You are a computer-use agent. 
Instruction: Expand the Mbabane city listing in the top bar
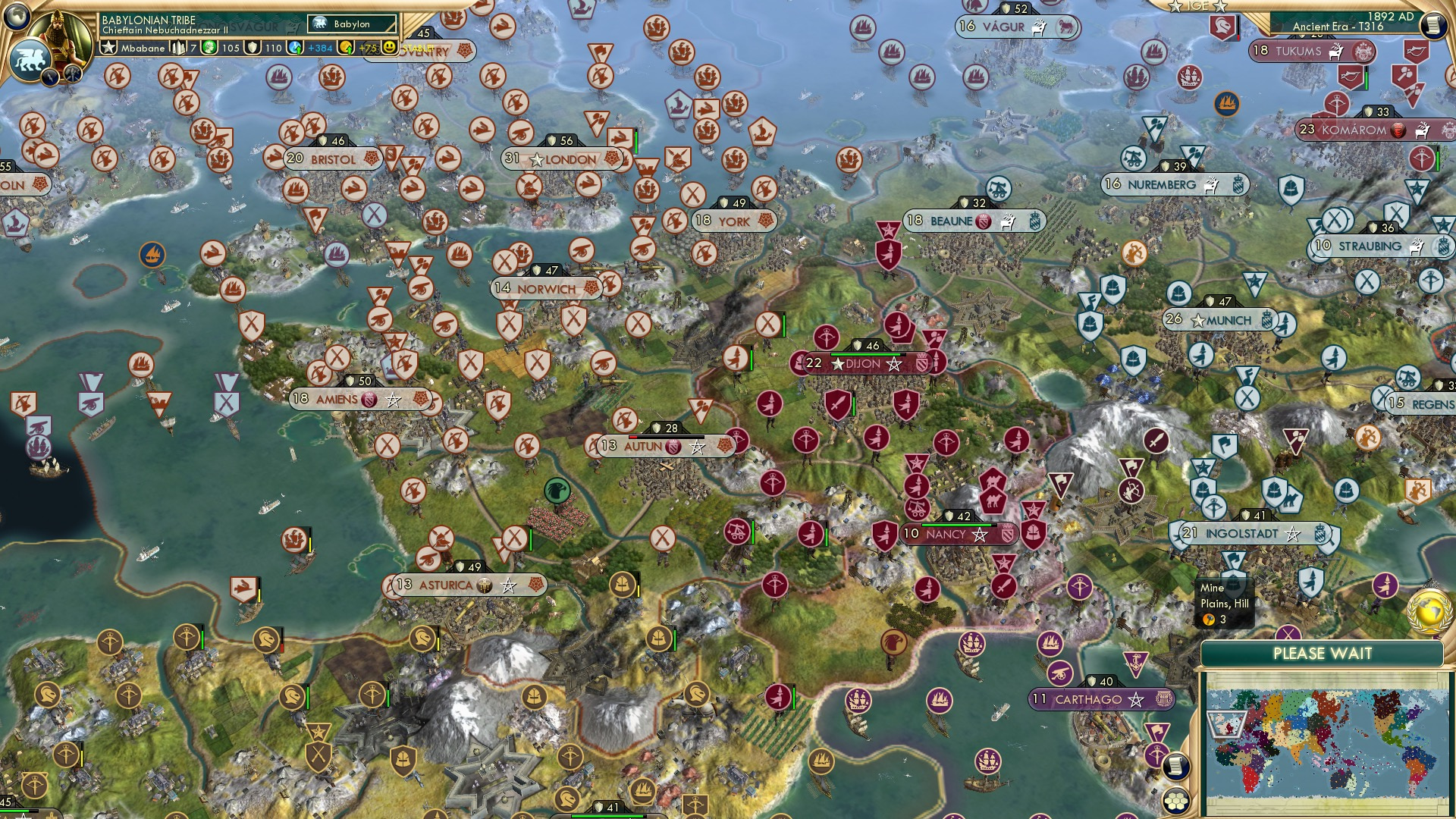(144, 47)
